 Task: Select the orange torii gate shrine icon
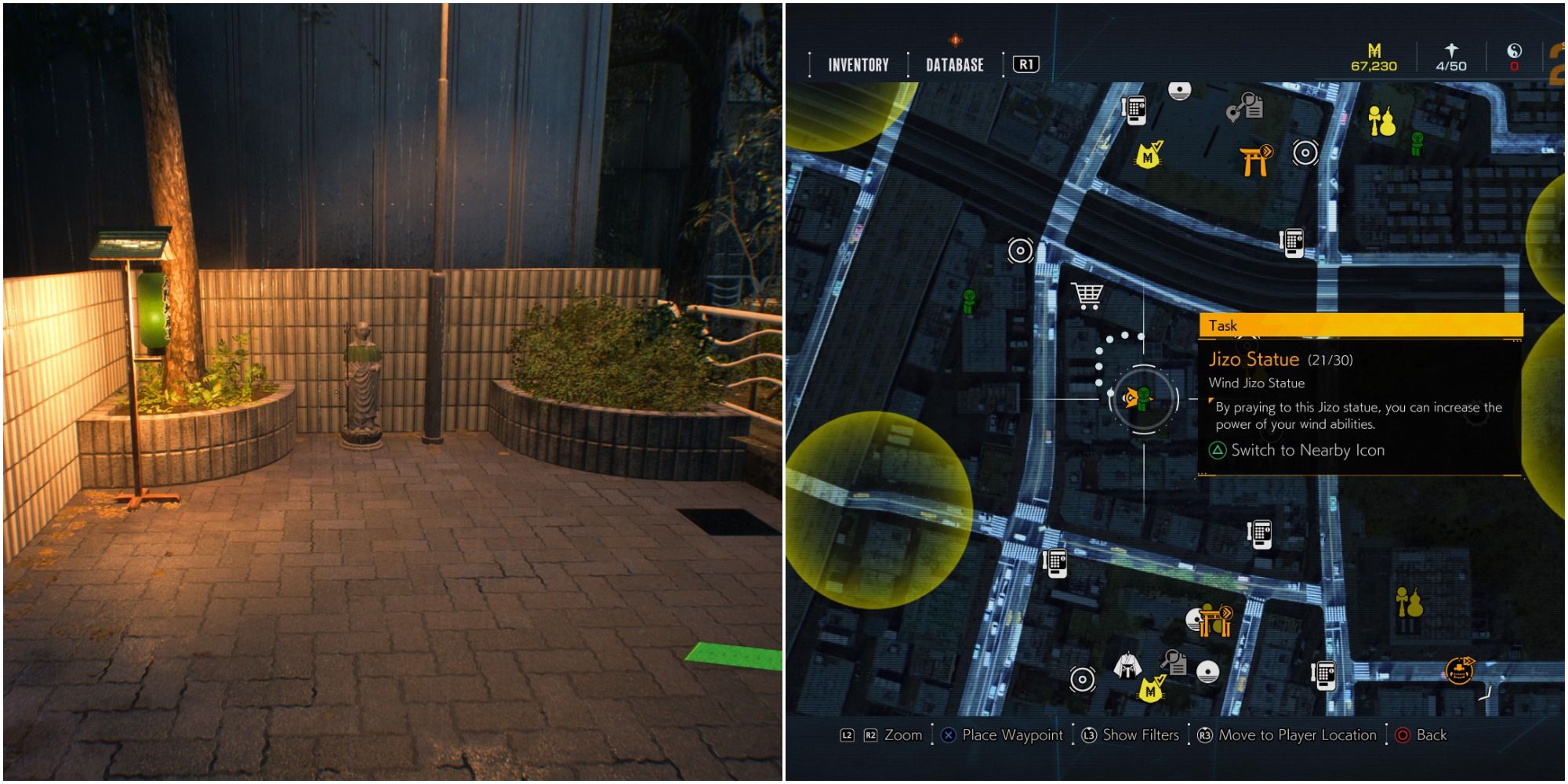(x=1253, y=162)
